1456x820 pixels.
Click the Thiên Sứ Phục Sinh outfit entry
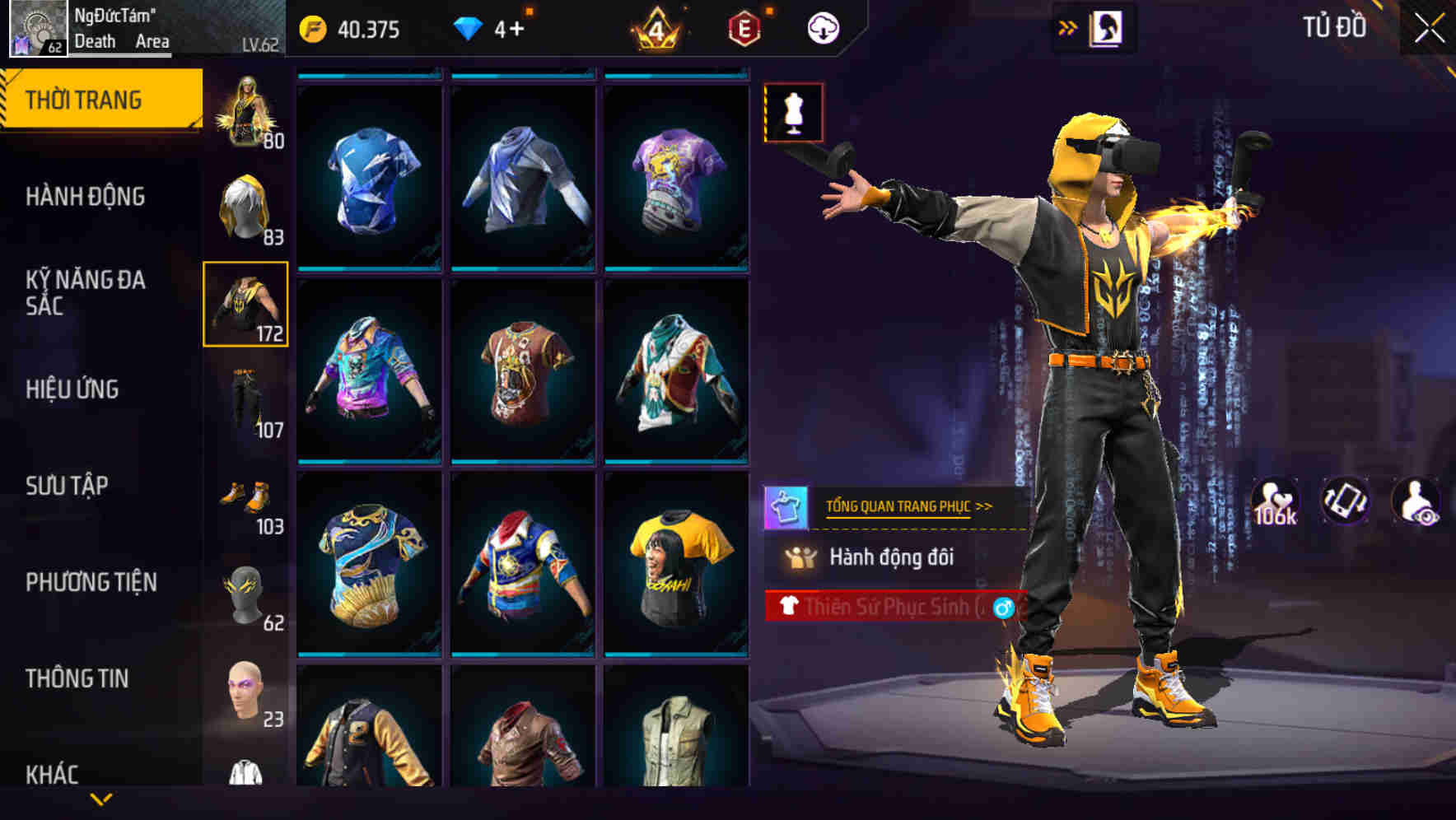click(898, 606)
